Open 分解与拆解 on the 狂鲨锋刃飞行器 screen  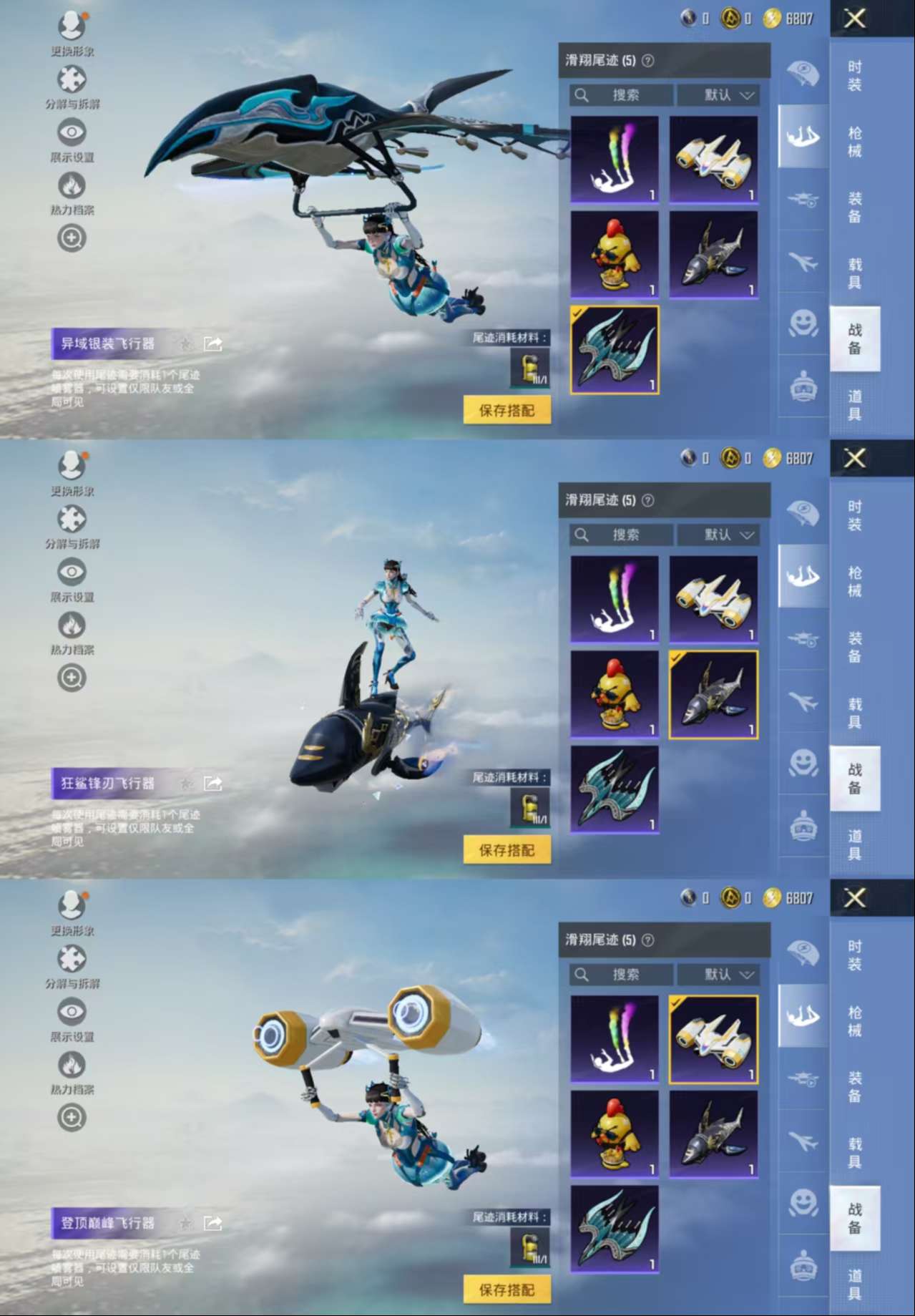coord(72,526)
